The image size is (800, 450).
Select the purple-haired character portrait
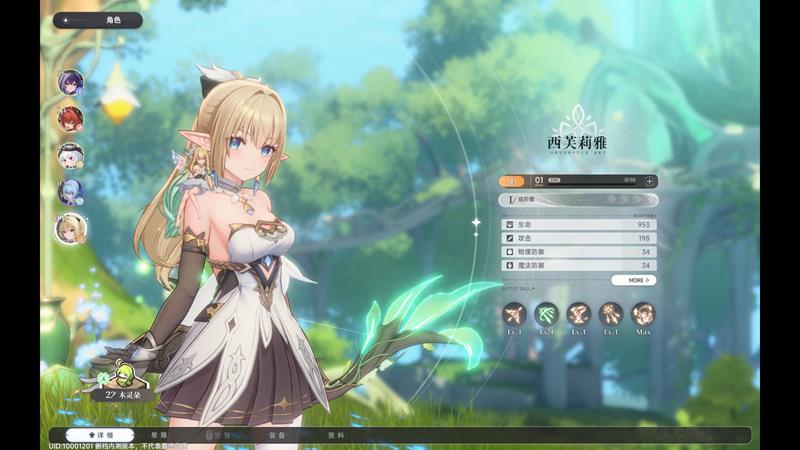pyautogui.click(x=70, y=82)
